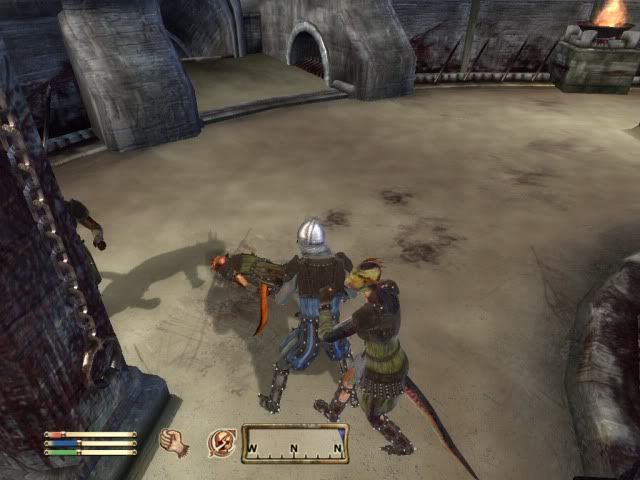Viewport: 640px width, 480px height.
Task: Click the fist weapon icon
Action: [175, 442]
